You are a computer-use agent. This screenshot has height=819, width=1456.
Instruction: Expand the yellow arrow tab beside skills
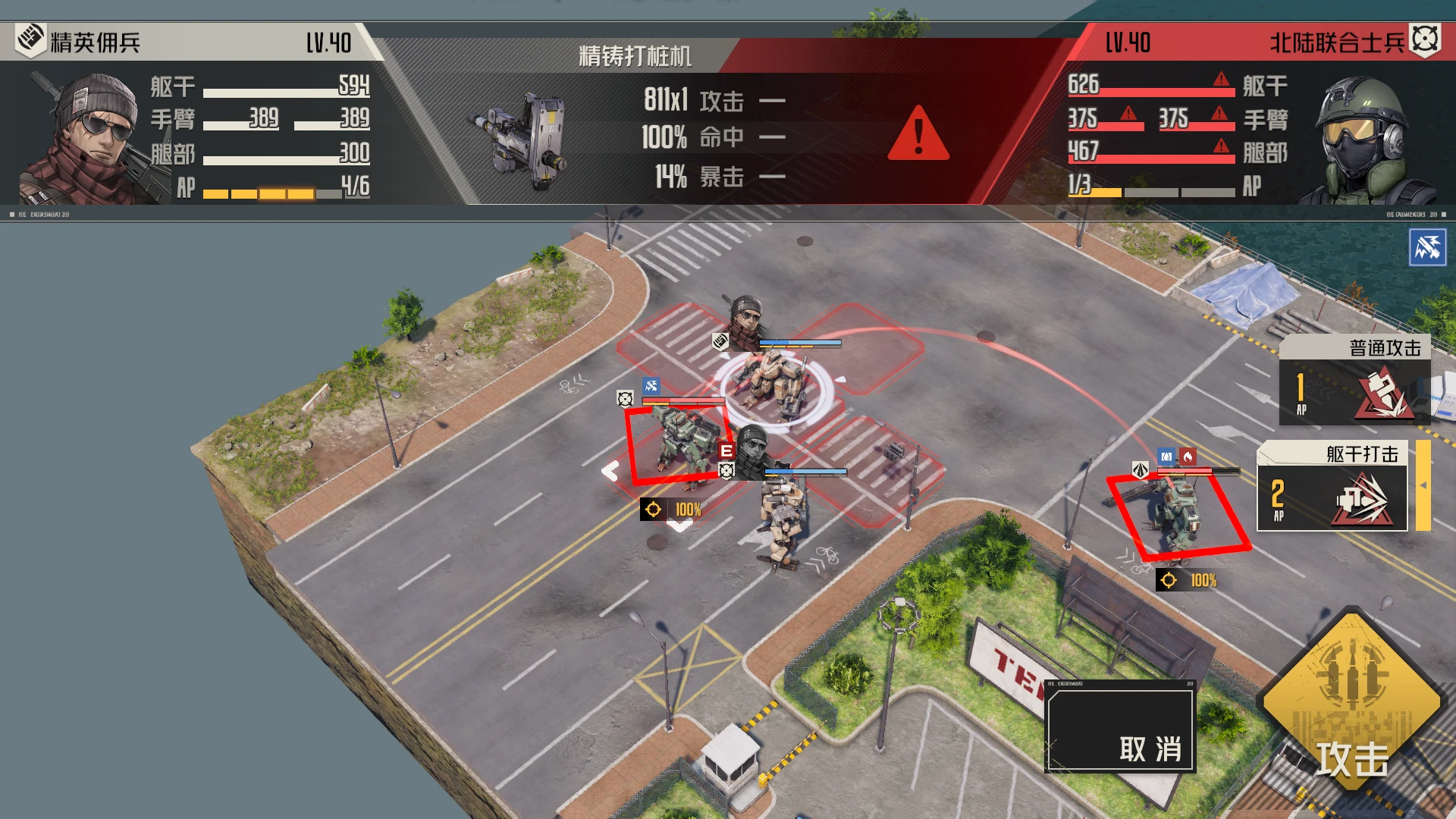tap(1423, 485)
